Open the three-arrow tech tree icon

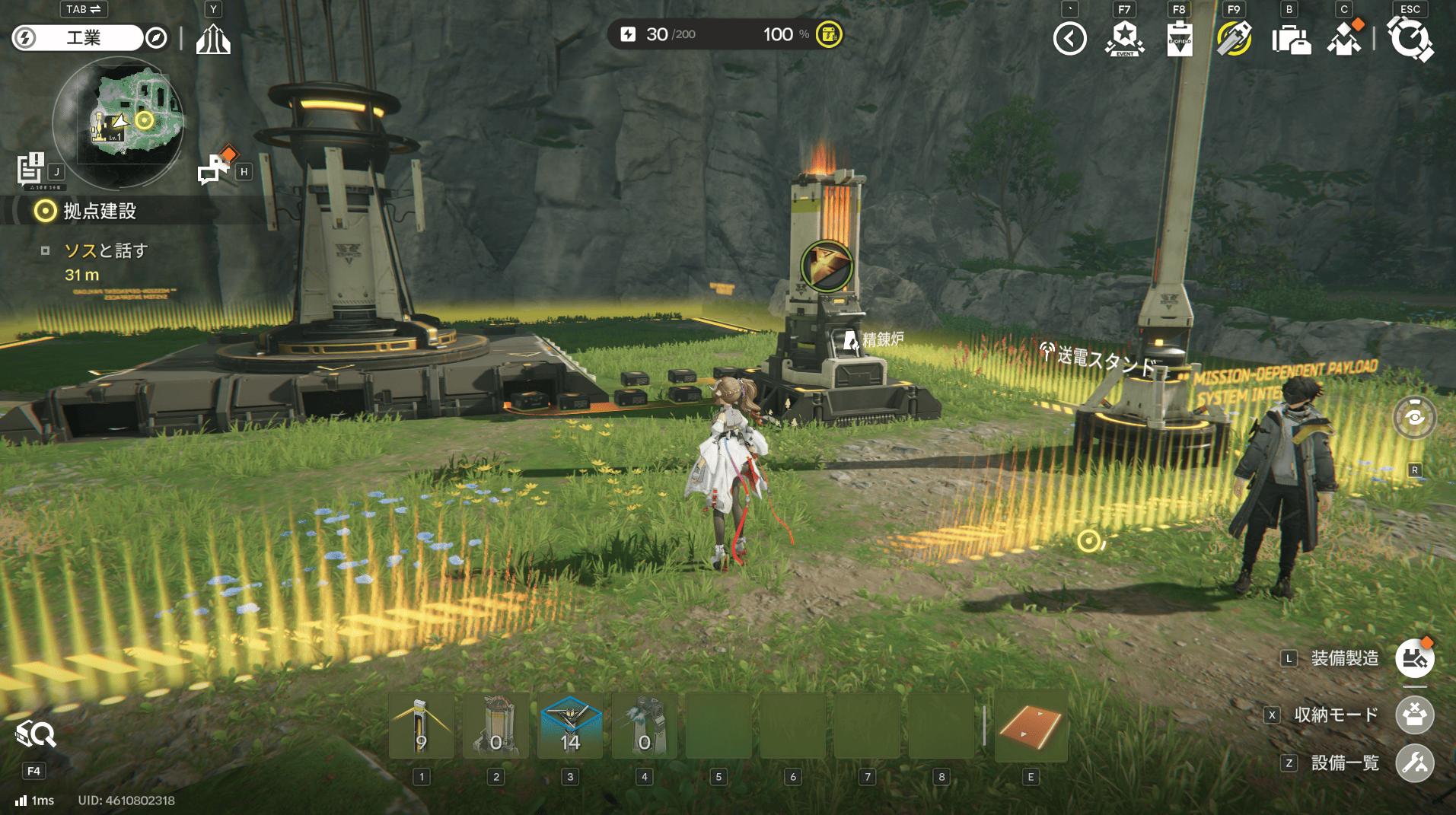pos(213,38)
